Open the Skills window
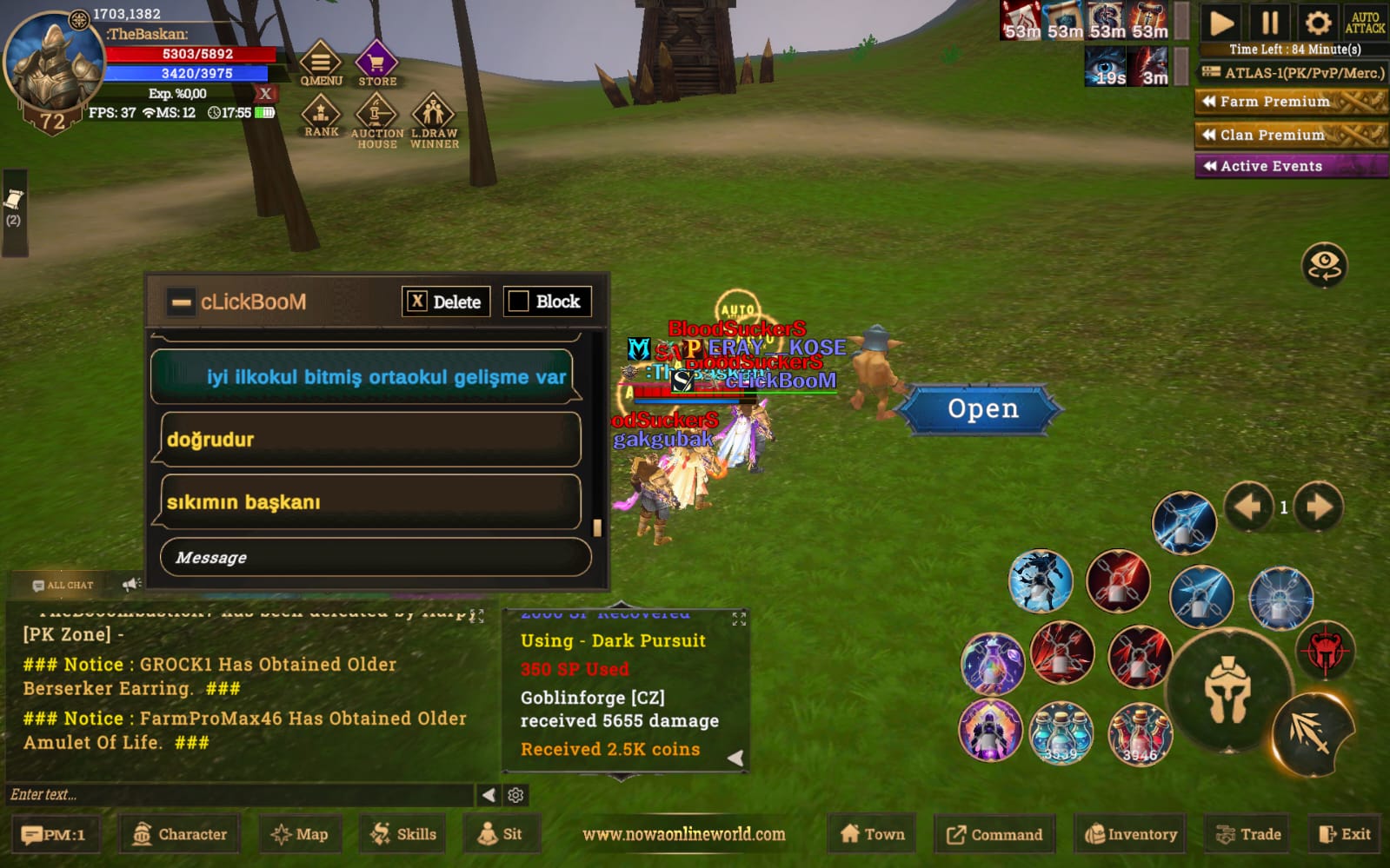This screenshot has height=868, width=1390. 403,834
